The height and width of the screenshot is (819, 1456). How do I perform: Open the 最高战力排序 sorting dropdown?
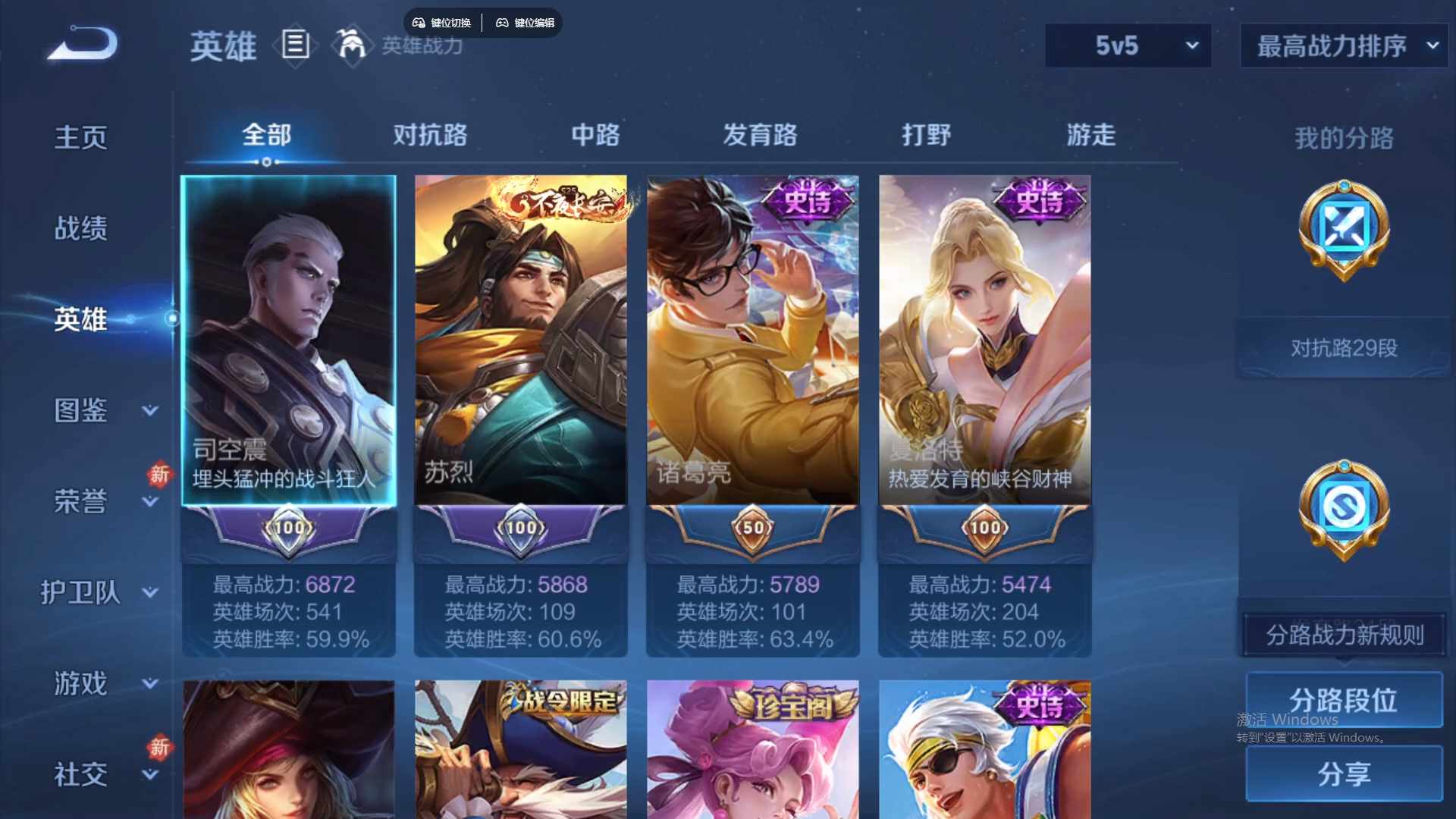[1342, 45]
